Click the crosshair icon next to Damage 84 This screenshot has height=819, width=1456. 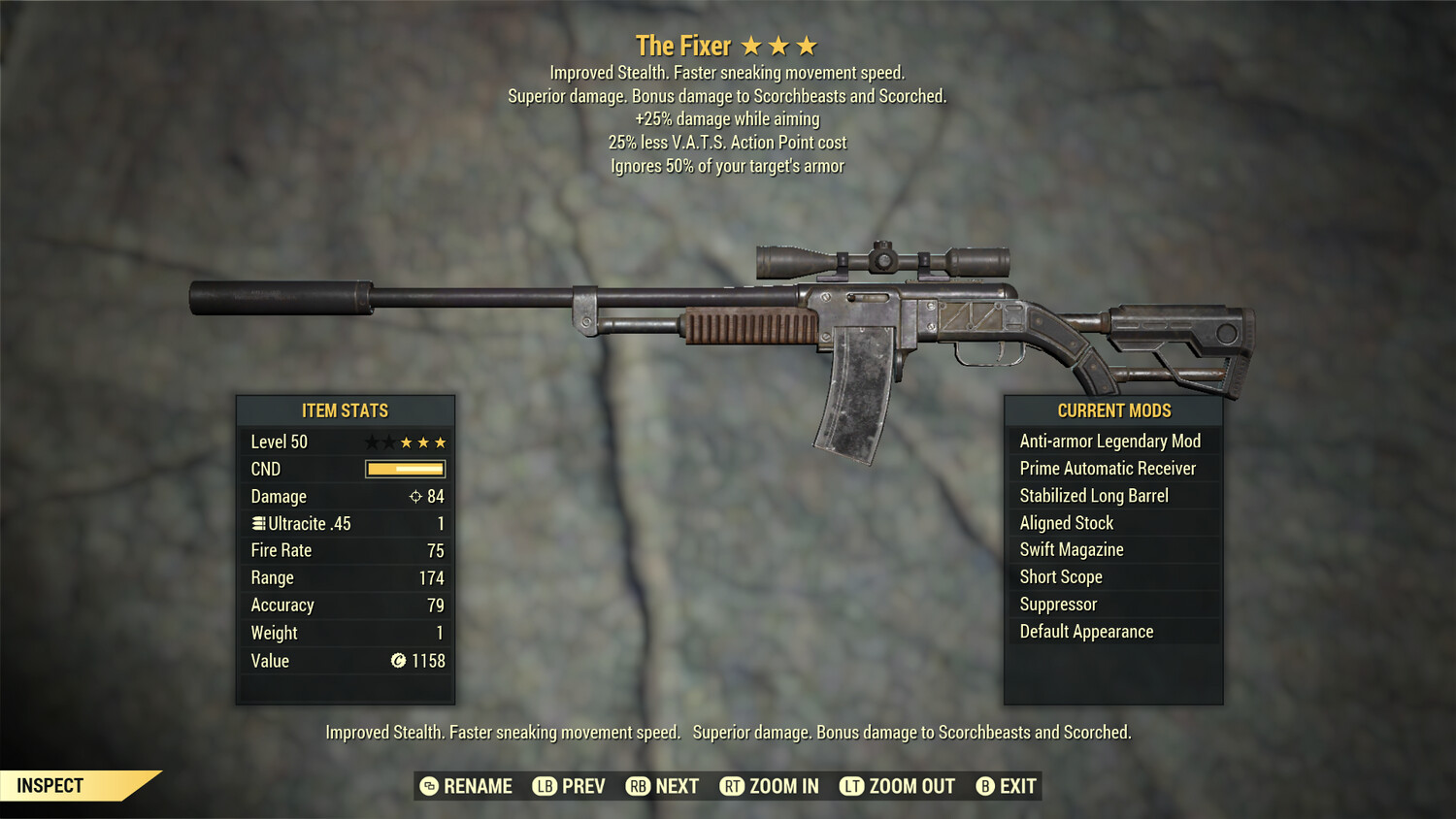(x=416, y=496)
